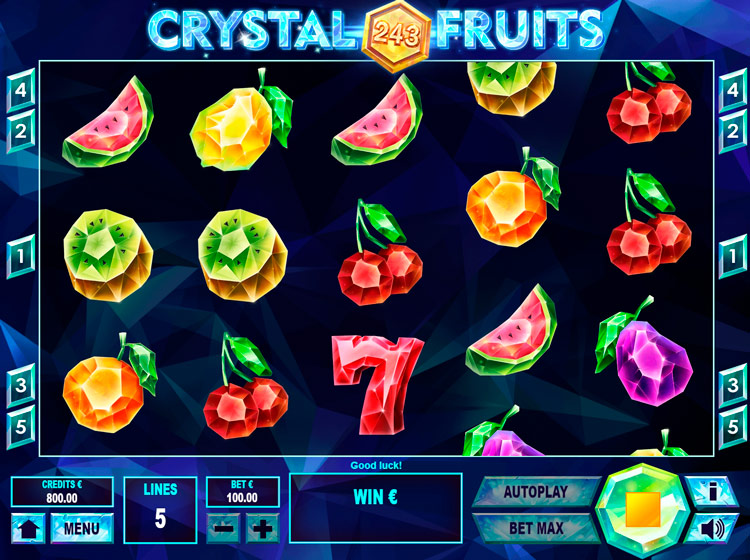
Task: Increase the bet with the plus button
Action: 262,527
